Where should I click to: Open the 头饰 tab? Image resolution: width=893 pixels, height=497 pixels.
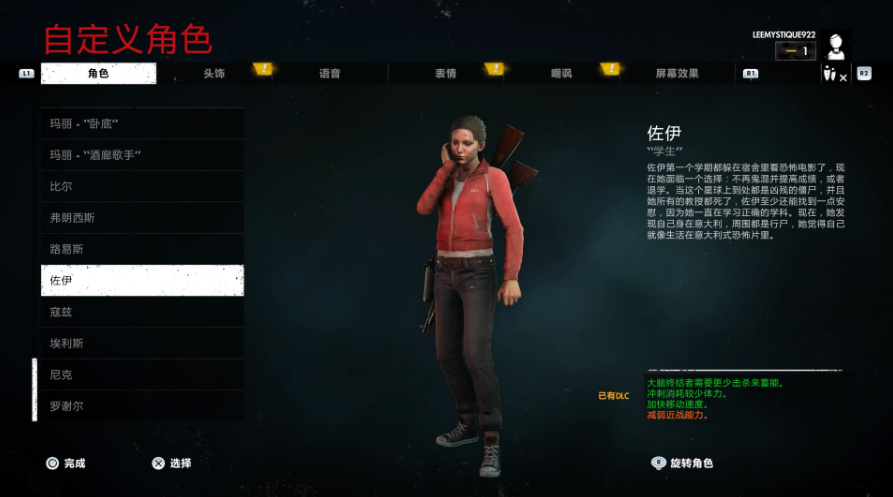[x=214, y=73]
